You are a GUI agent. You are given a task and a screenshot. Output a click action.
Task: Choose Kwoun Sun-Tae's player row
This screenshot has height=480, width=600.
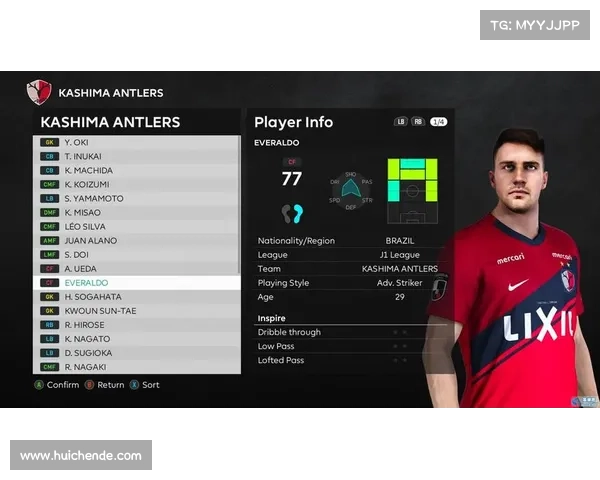pos(135,311)
